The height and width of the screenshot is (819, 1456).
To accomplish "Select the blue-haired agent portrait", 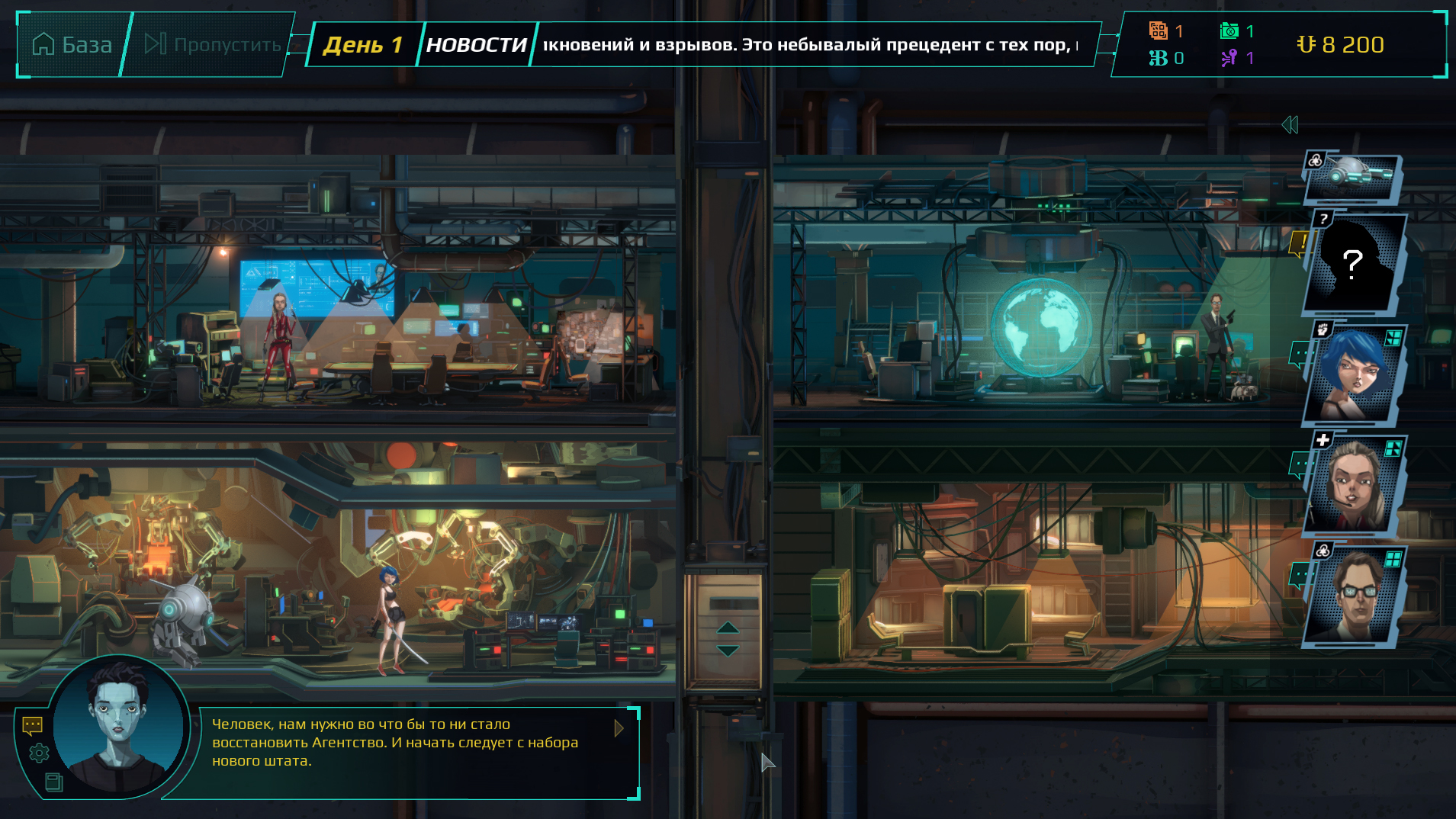I will pos(1354,375).
